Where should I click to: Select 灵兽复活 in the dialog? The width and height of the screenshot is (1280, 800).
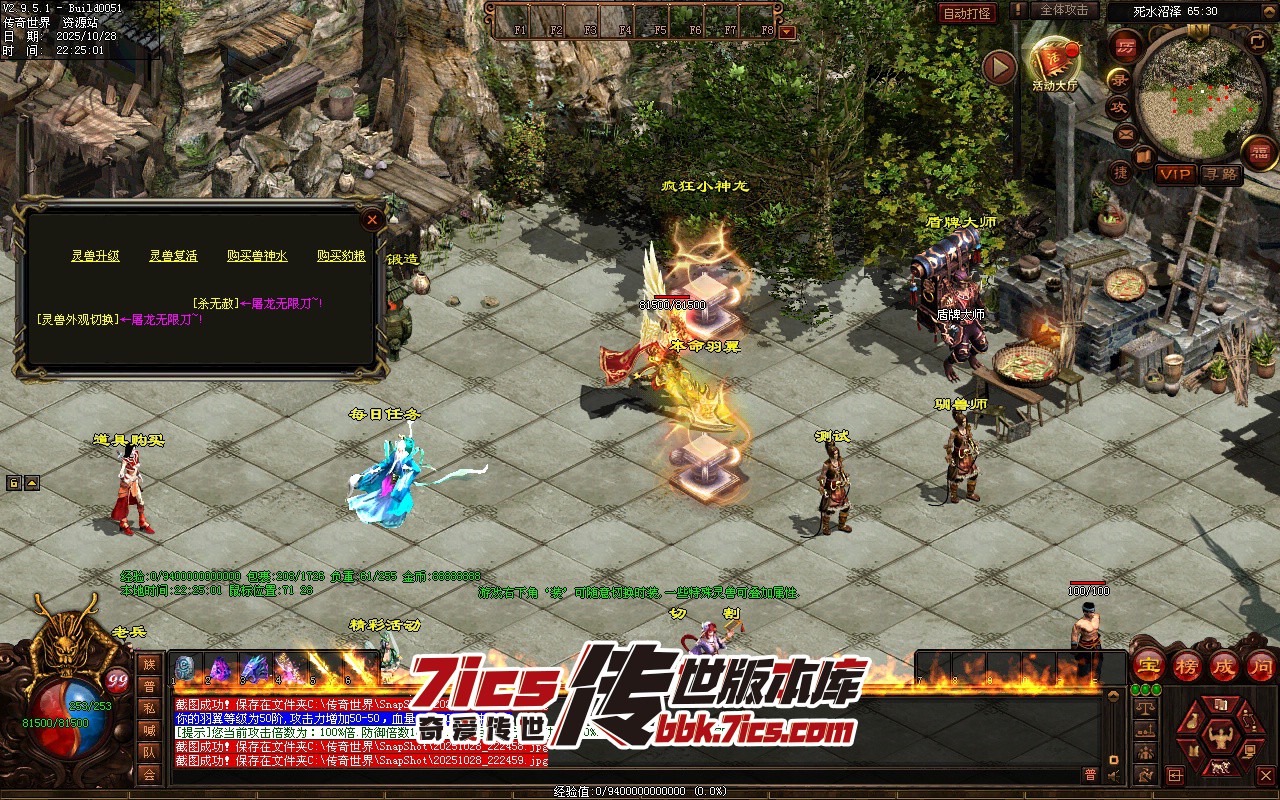pos(173,256)
